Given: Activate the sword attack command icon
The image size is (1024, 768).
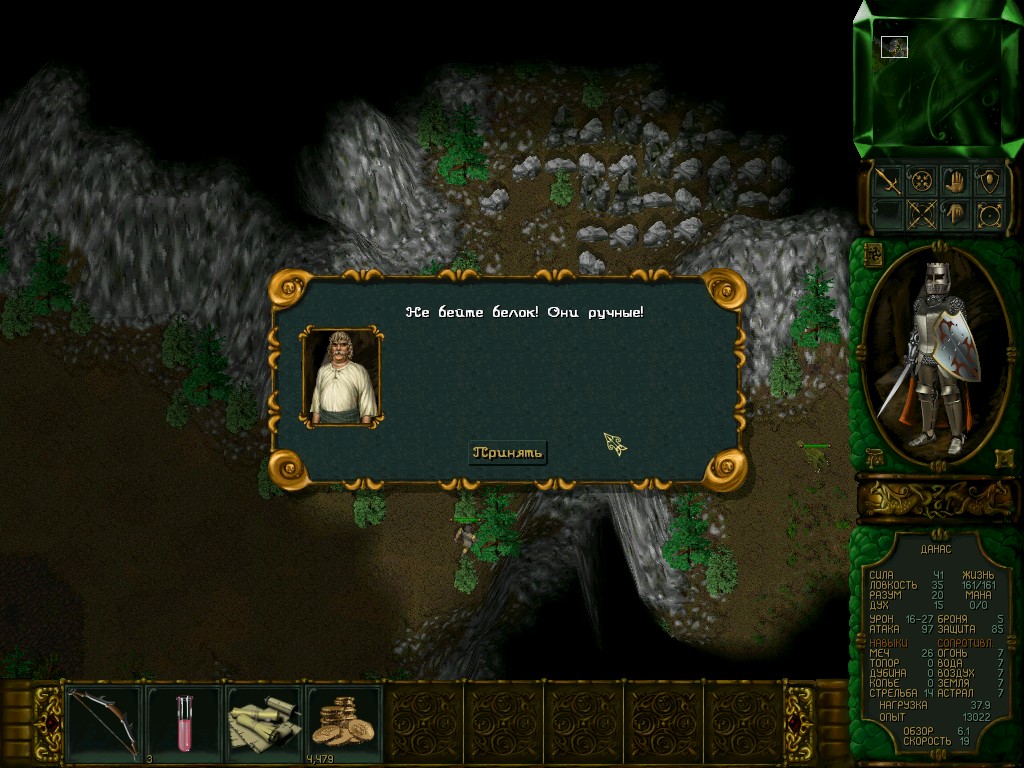Looking at the screenshot, I should coord(886,181).
